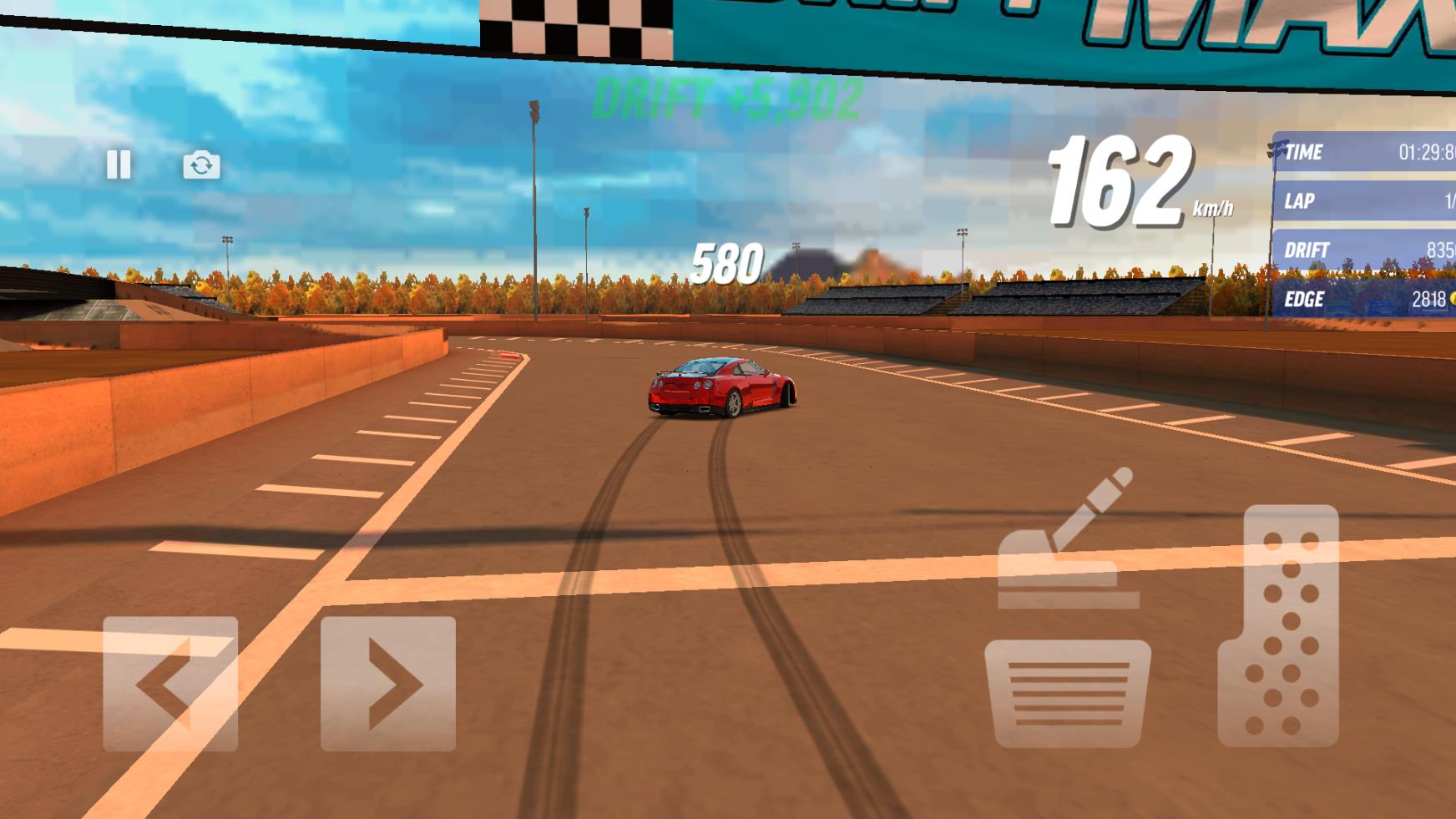
Task: Hit the gas pedal
Action: 1278,626
